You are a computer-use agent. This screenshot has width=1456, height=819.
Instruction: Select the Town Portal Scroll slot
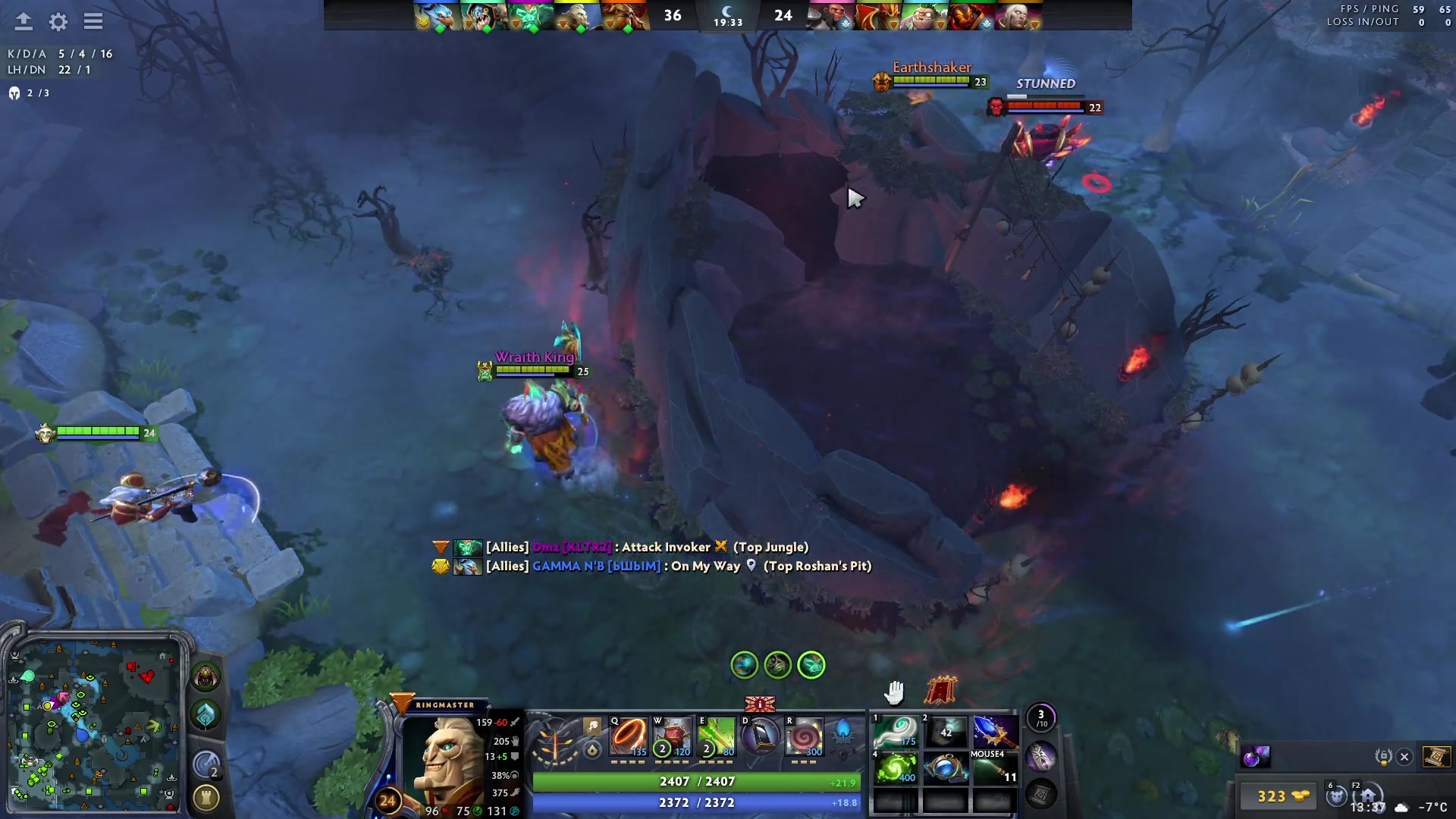[x=1040, y=794]
